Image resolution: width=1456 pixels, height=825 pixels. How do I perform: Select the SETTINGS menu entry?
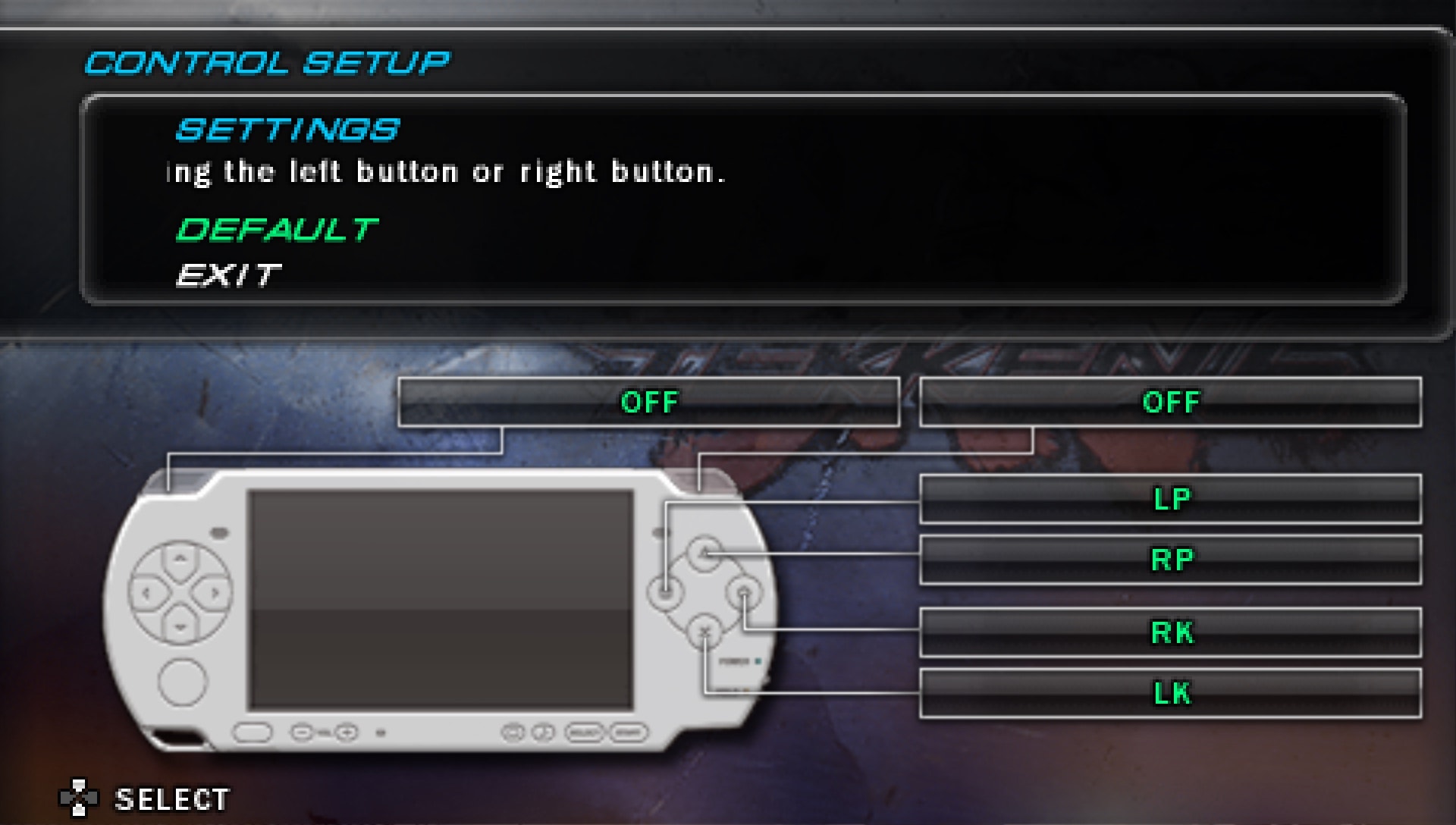pyautogui.click(x=287, y=130)
